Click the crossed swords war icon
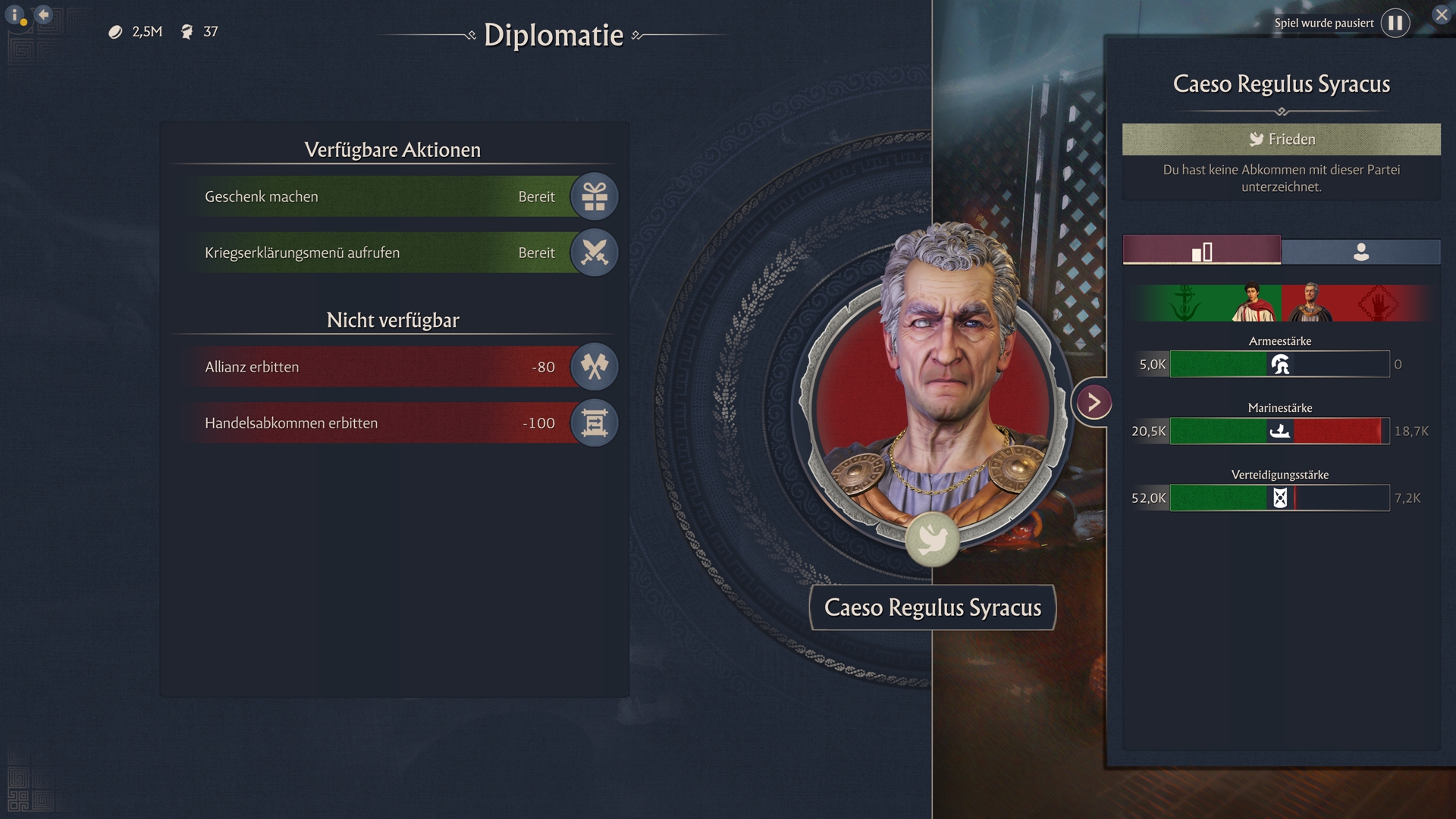 (595, 253)
